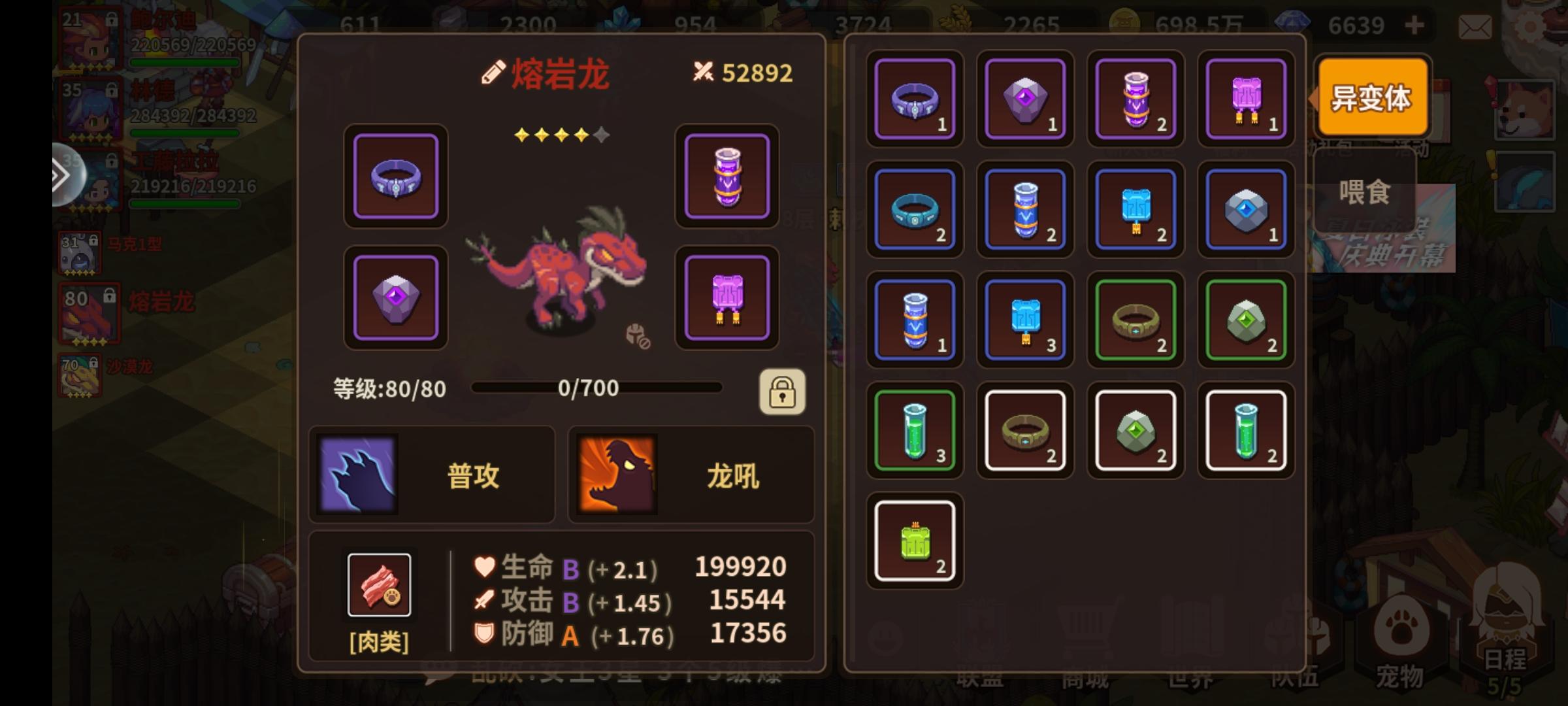The height and width of the screenshot is (706, 1568).
Task: Expand the left chevron panel arrow
Action: coord(61,175)
